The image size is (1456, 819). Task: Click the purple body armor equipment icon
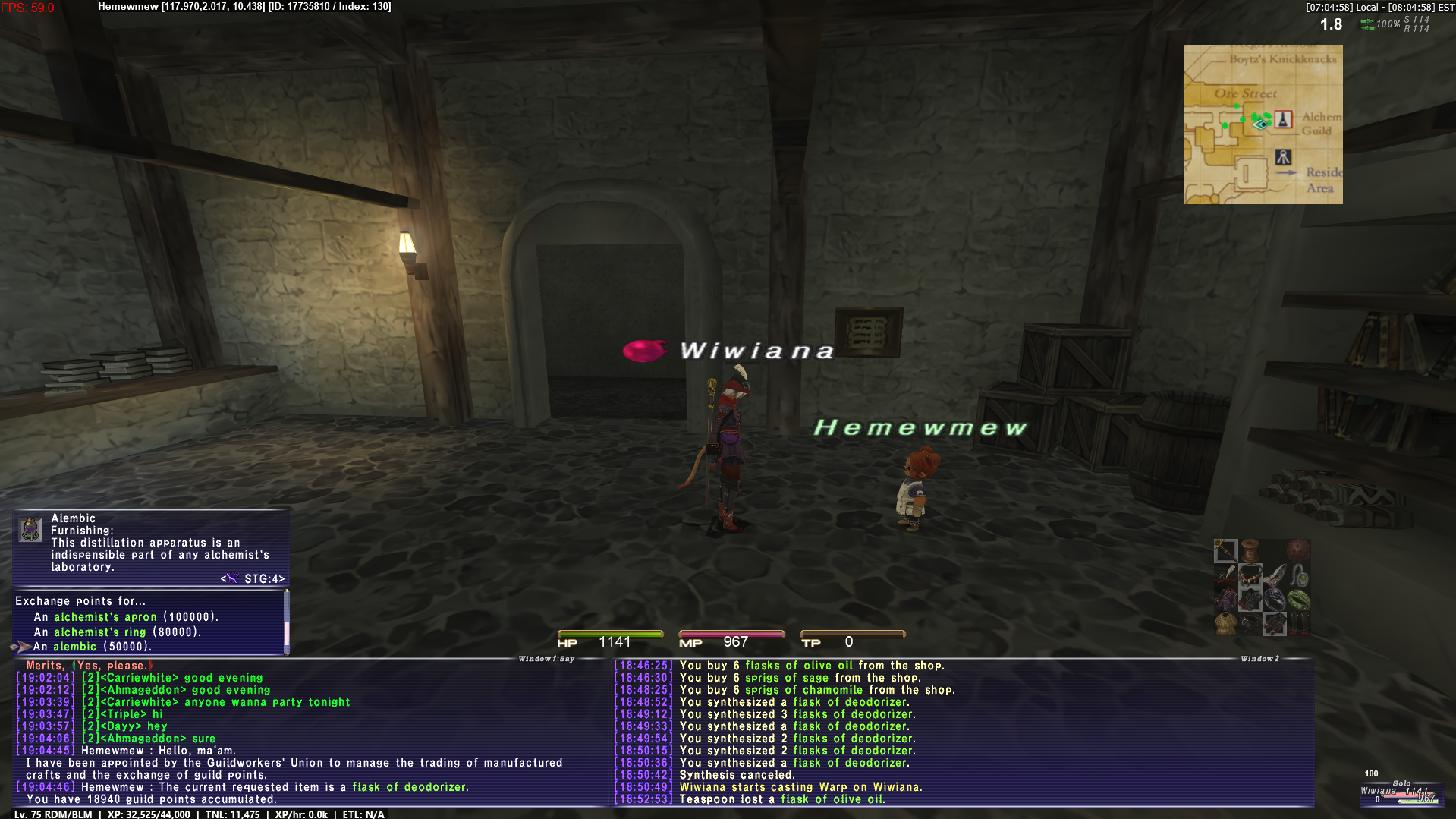coord(1226,599)
